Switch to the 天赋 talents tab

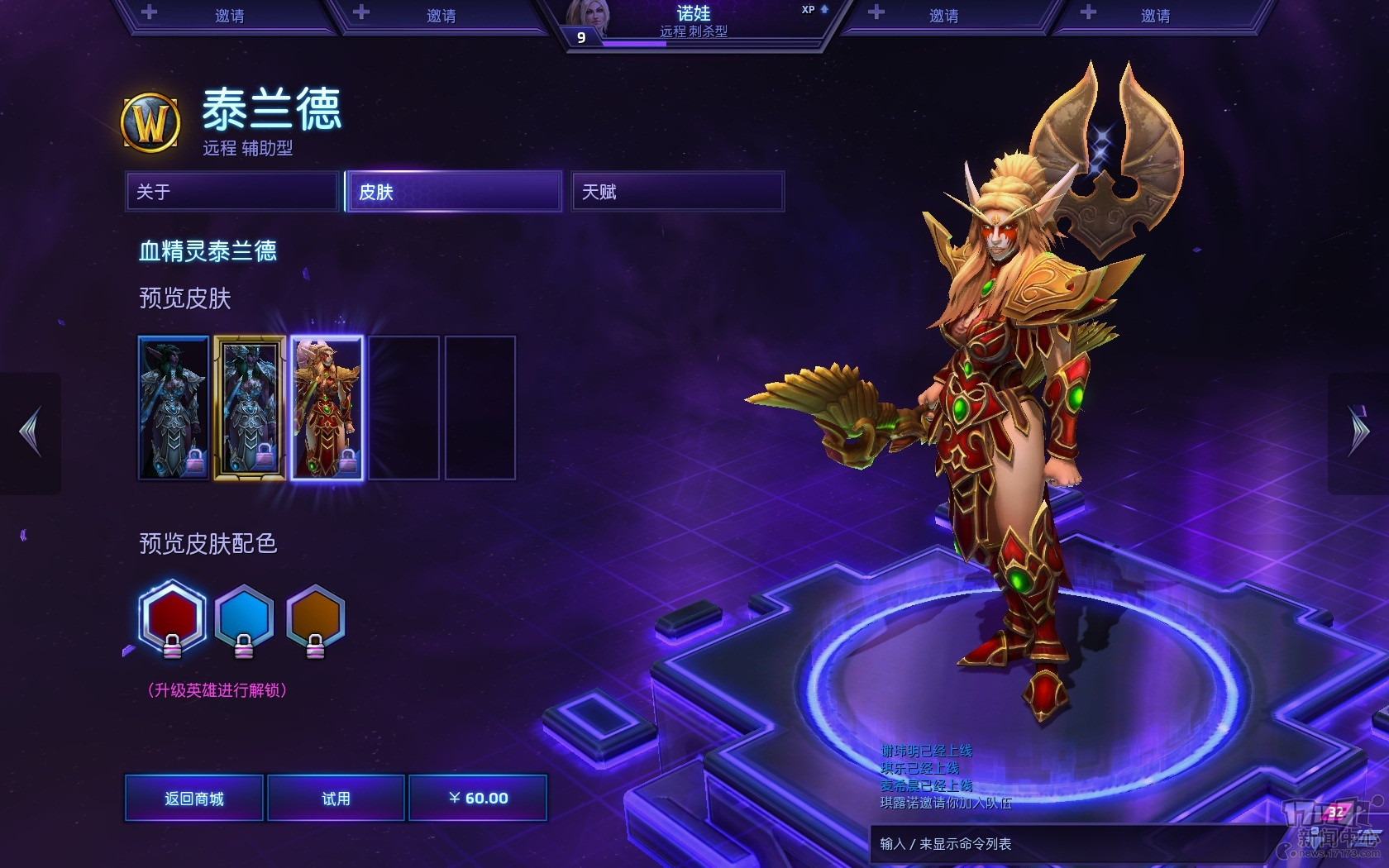tap(677, 192)
